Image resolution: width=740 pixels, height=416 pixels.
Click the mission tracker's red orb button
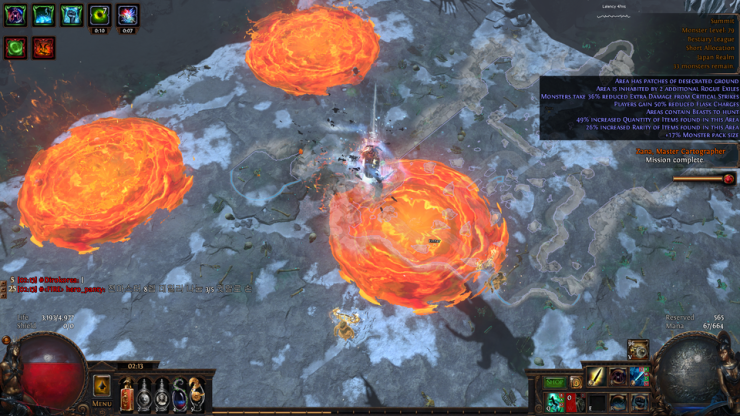tap(727, 179)
